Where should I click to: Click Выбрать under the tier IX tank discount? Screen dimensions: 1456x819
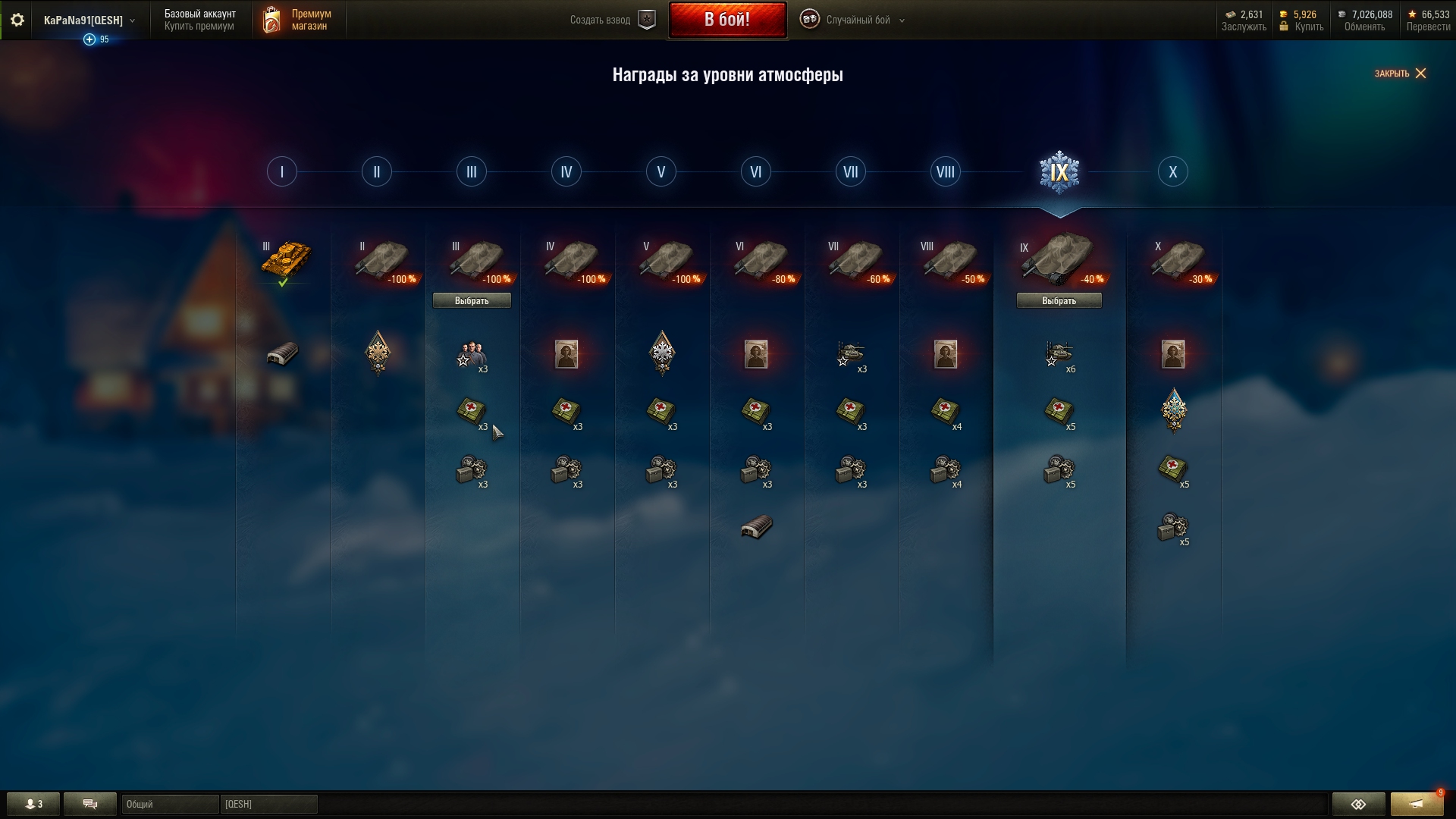pyautogui.click(x=1059, y=301)
